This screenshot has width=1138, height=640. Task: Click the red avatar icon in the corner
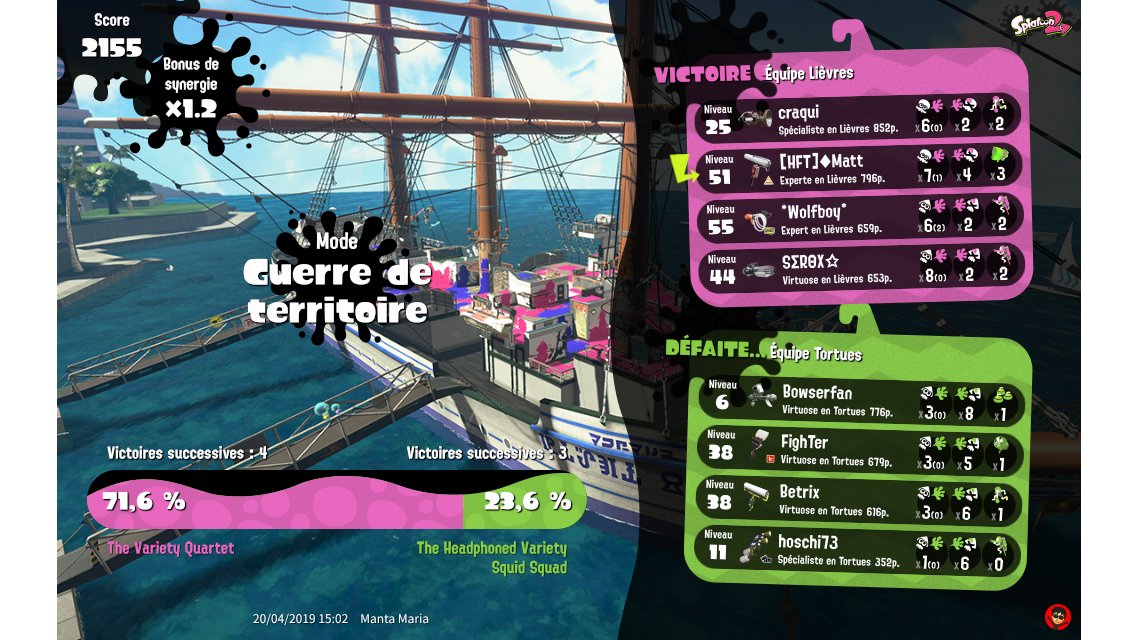1058,616
